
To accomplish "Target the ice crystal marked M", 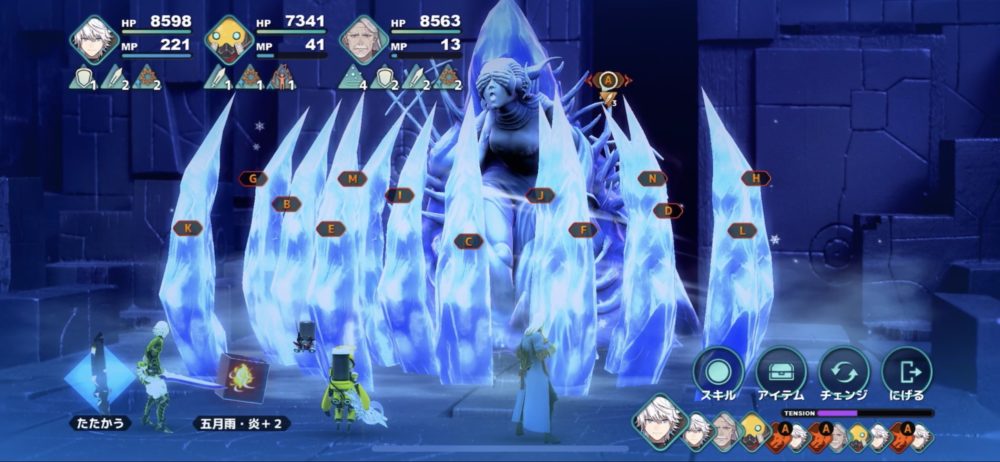I will 352,179.
